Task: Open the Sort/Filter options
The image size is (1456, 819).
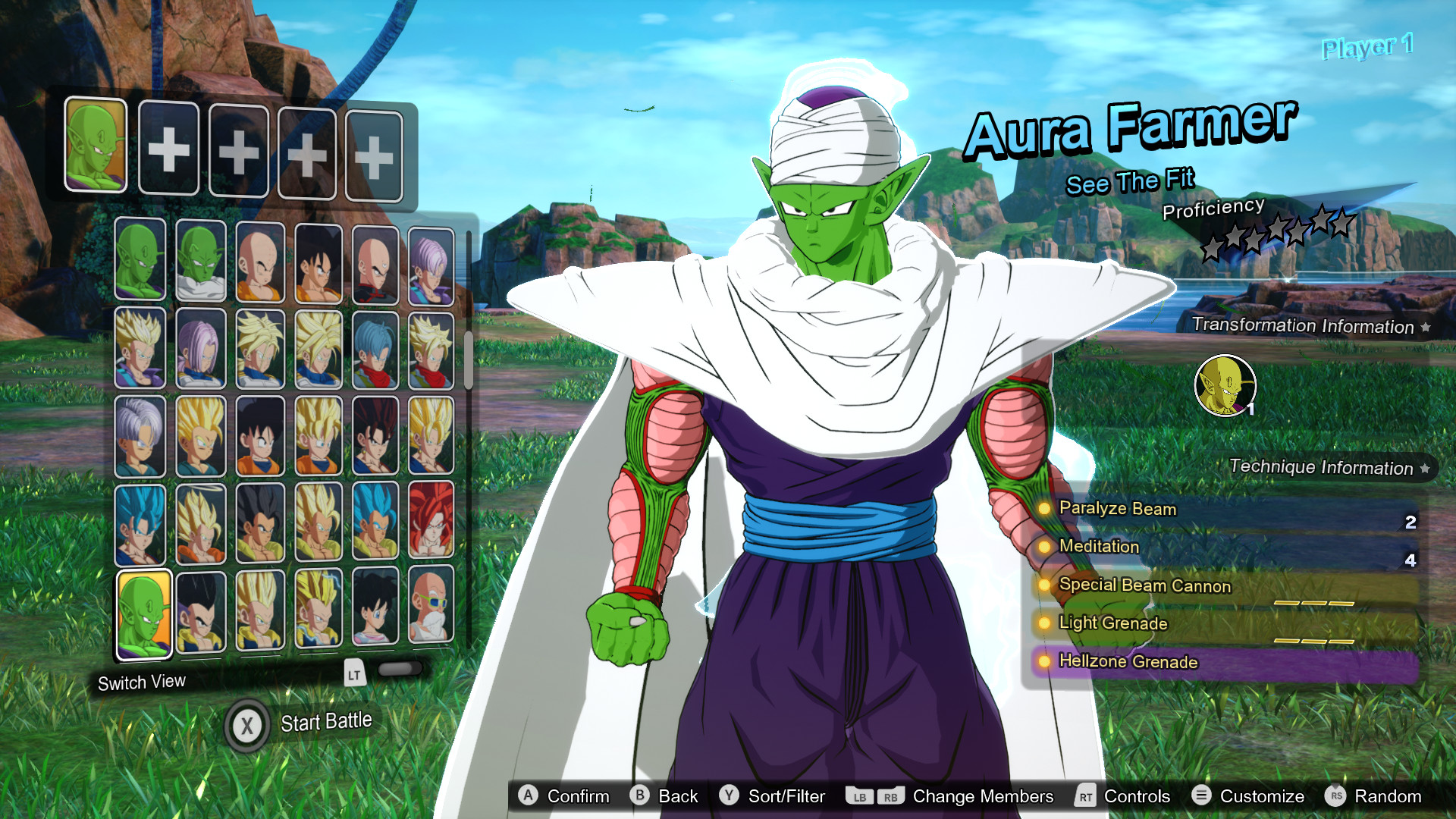Action: 772,796
